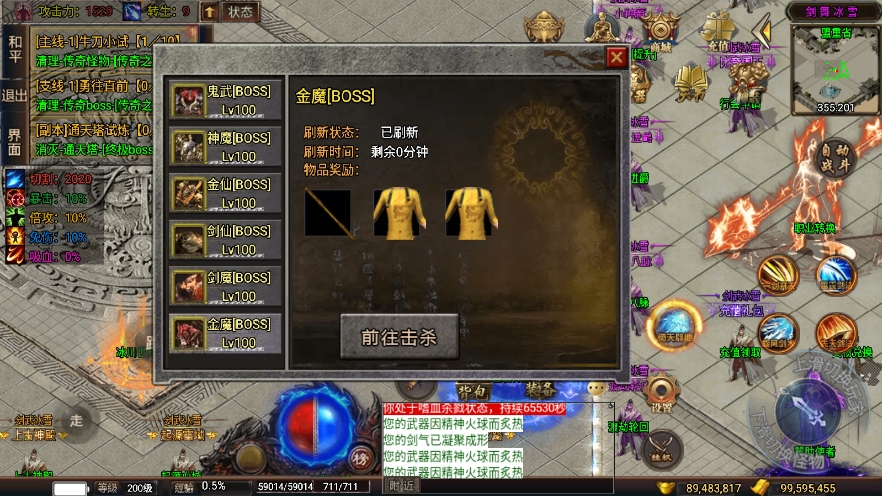
Task: Select 神魔[BOSS] Lv100 from the list
Action: tap(225, 147)
